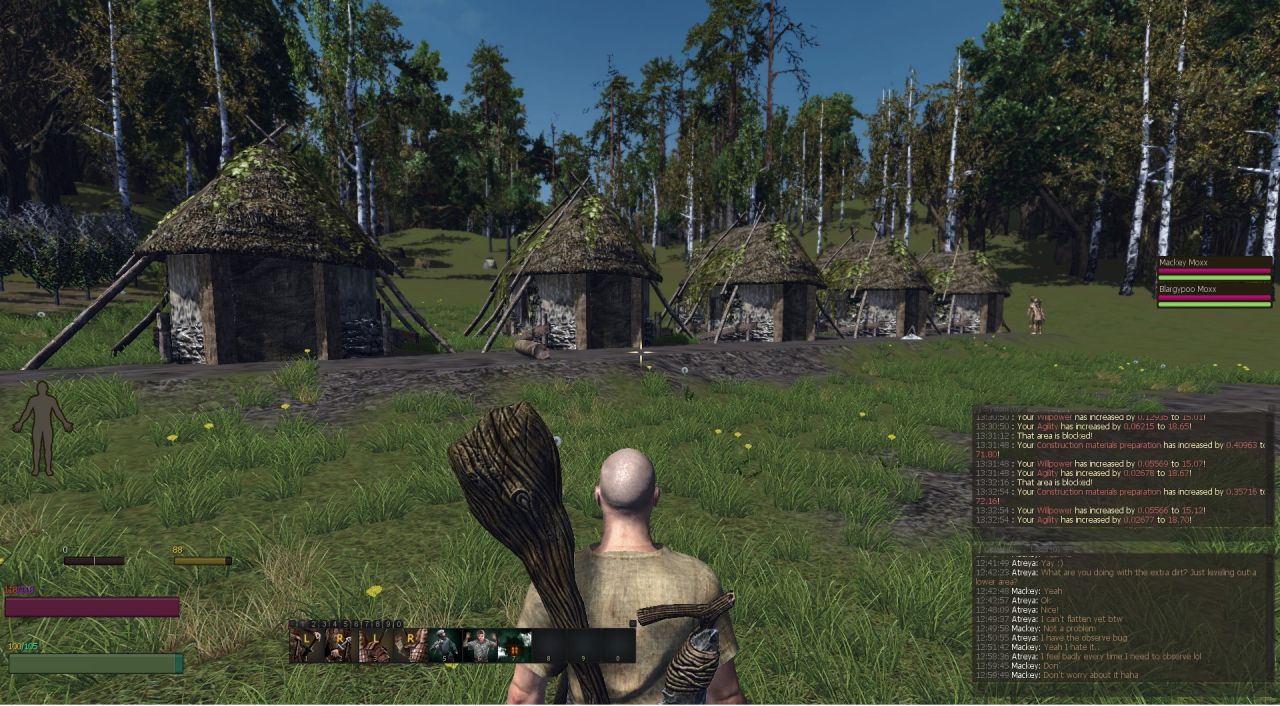Select party member Mackey Moxx
This screenshot has width=1280, height=706.
[1214, 266]
